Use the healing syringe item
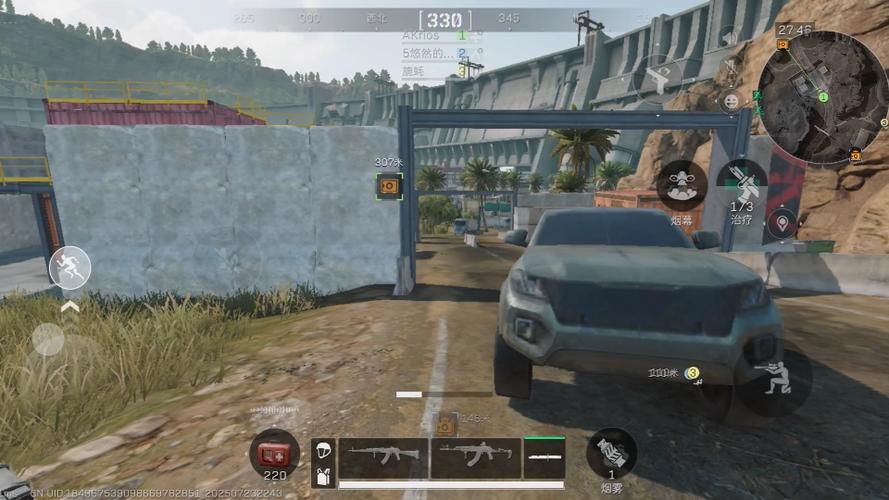The height and width of the screenshot is (500, 889). pos(742,185)
